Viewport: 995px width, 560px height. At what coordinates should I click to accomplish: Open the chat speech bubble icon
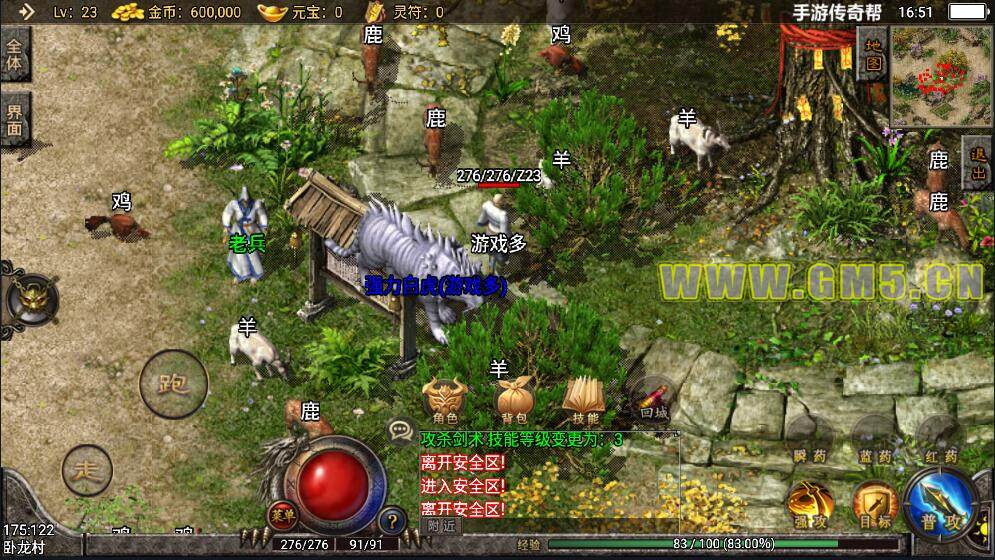tap(401, 431)
